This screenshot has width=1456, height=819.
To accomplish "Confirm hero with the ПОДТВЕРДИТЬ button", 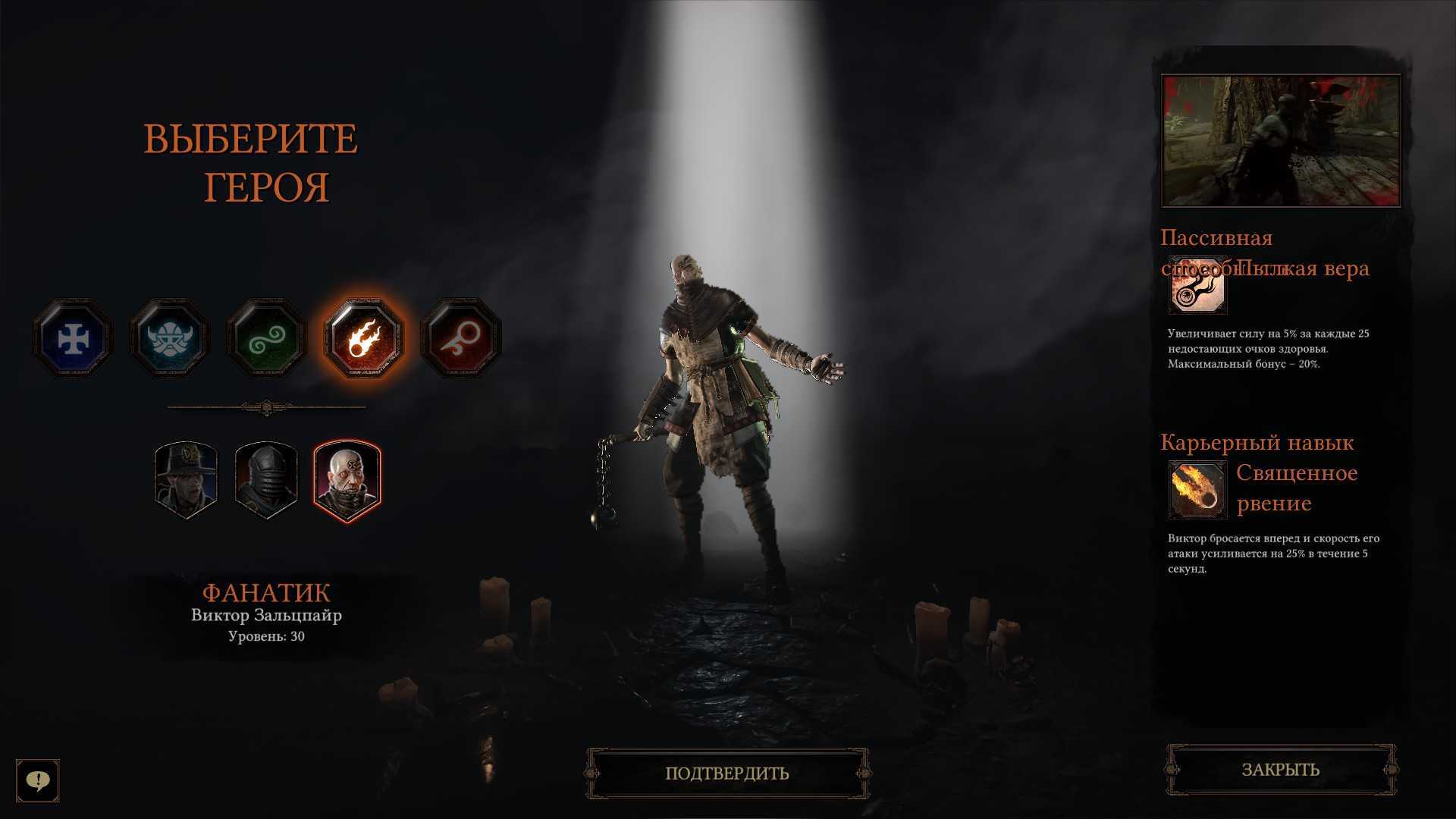I will (727, 773).
